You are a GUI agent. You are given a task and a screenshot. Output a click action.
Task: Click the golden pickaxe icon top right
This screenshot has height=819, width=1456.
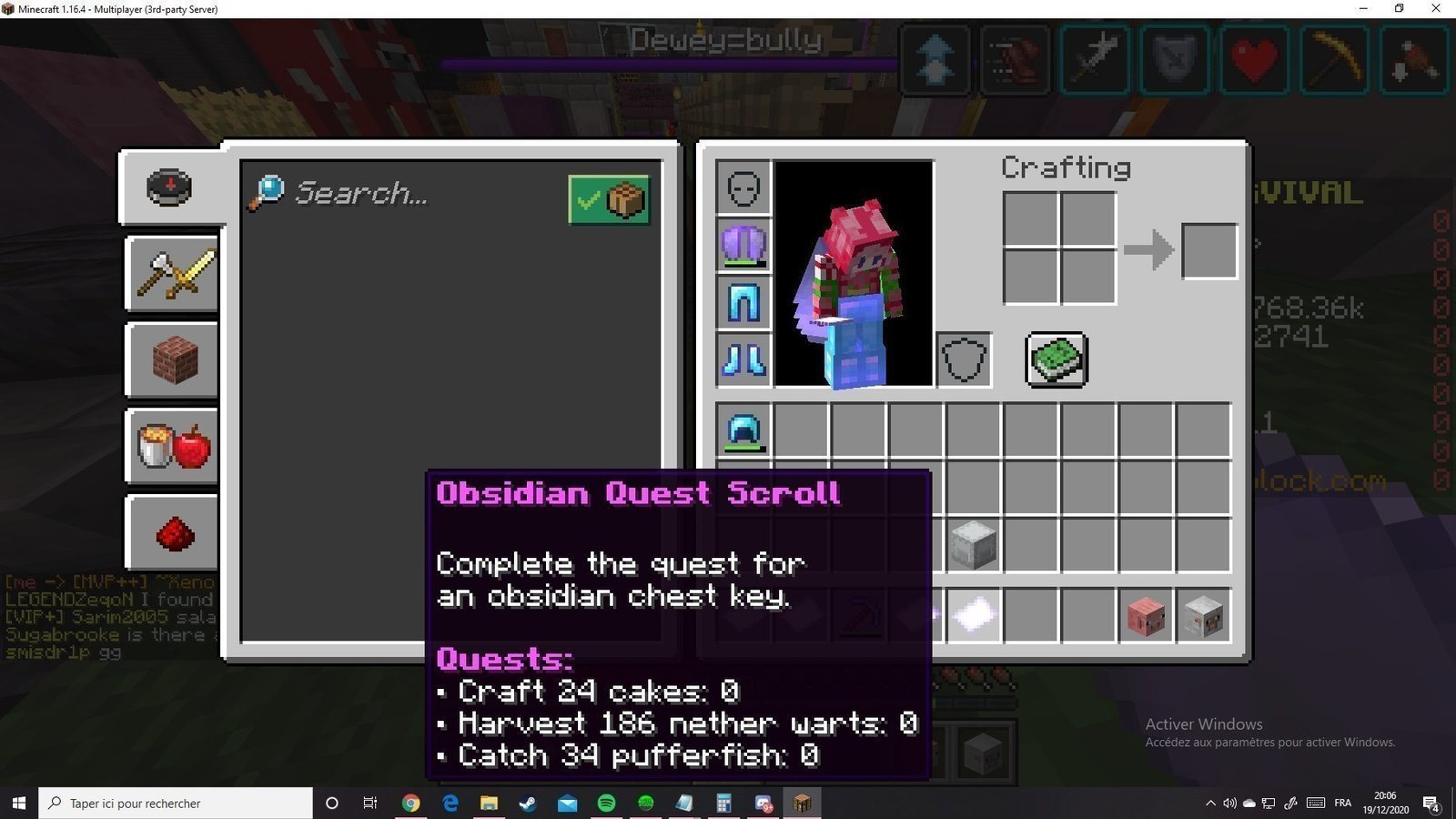point(1334,59)
